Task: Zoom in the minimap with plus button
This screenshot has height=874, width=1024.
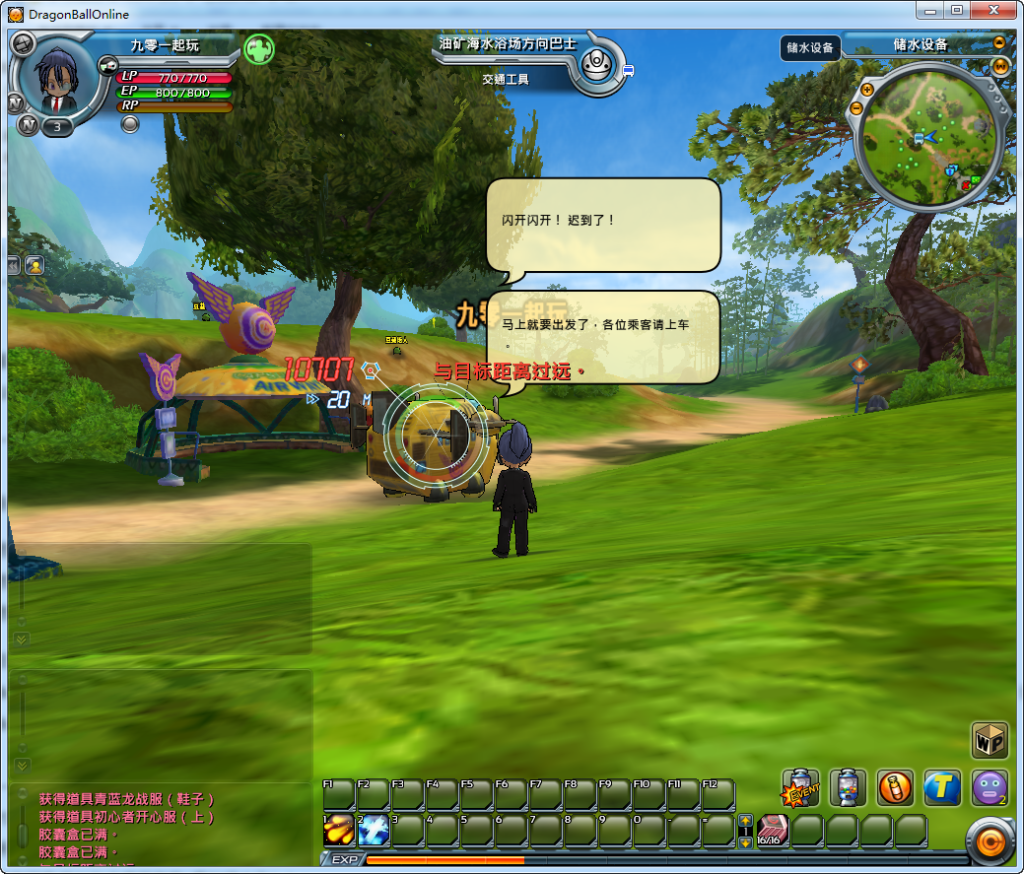Action: pos(867,88)
